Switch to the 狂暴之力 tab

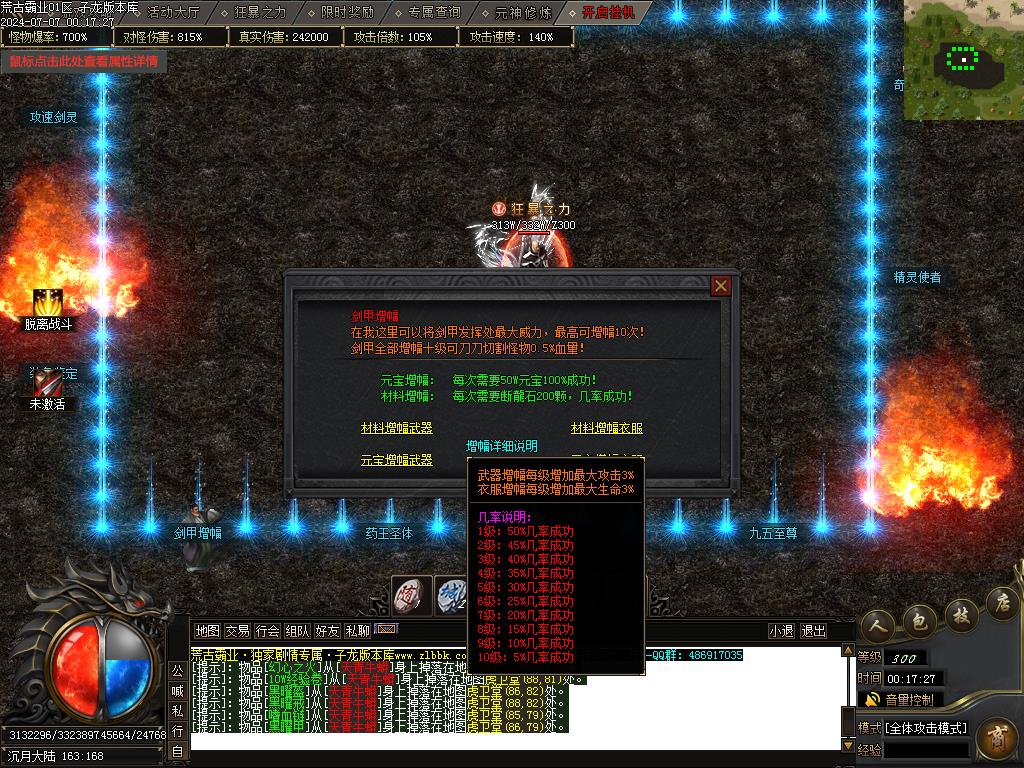pyautogui.click(x=259, y=12)
